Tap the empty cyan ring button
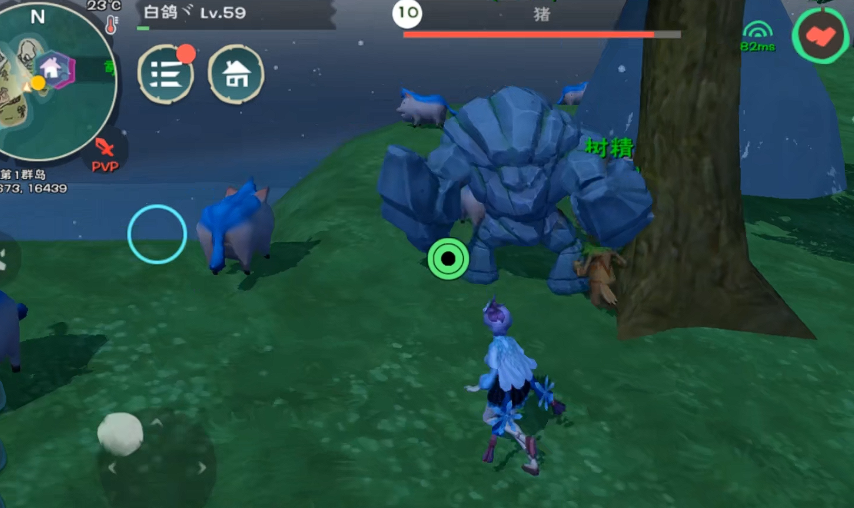The height and width of the screenshot is (508, 854). [157, 234]
